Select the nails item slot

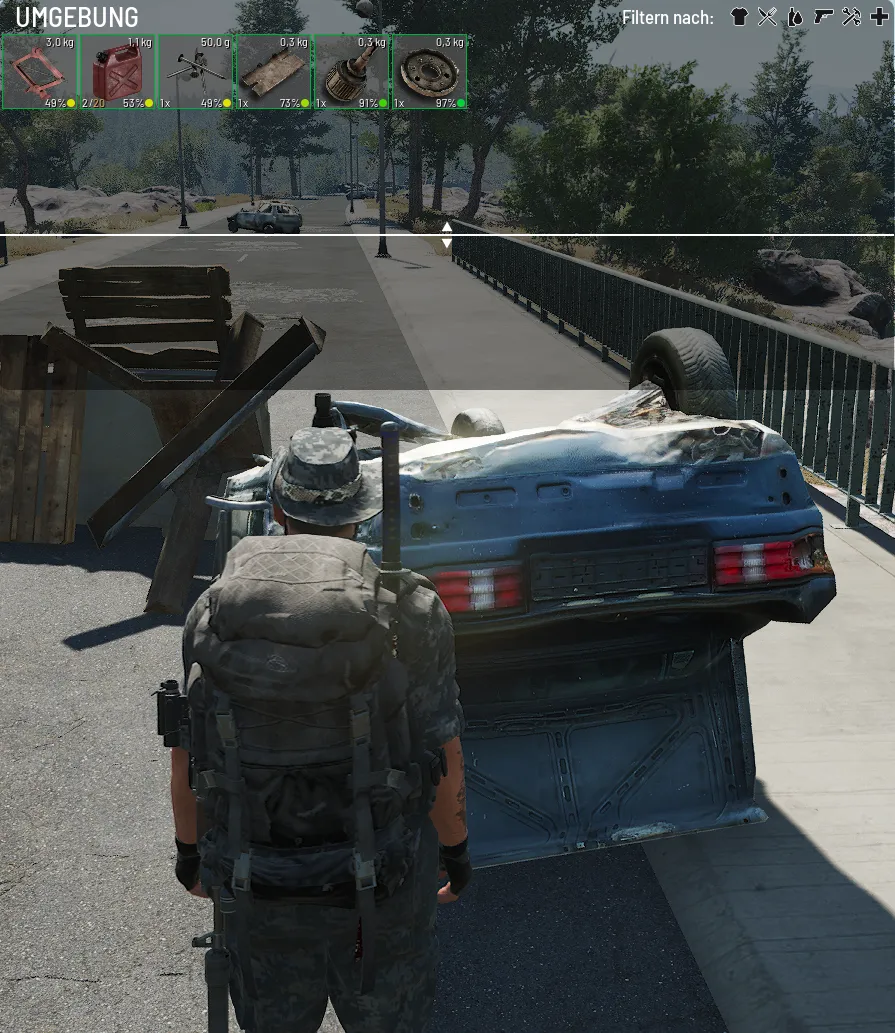coord(196,72)
